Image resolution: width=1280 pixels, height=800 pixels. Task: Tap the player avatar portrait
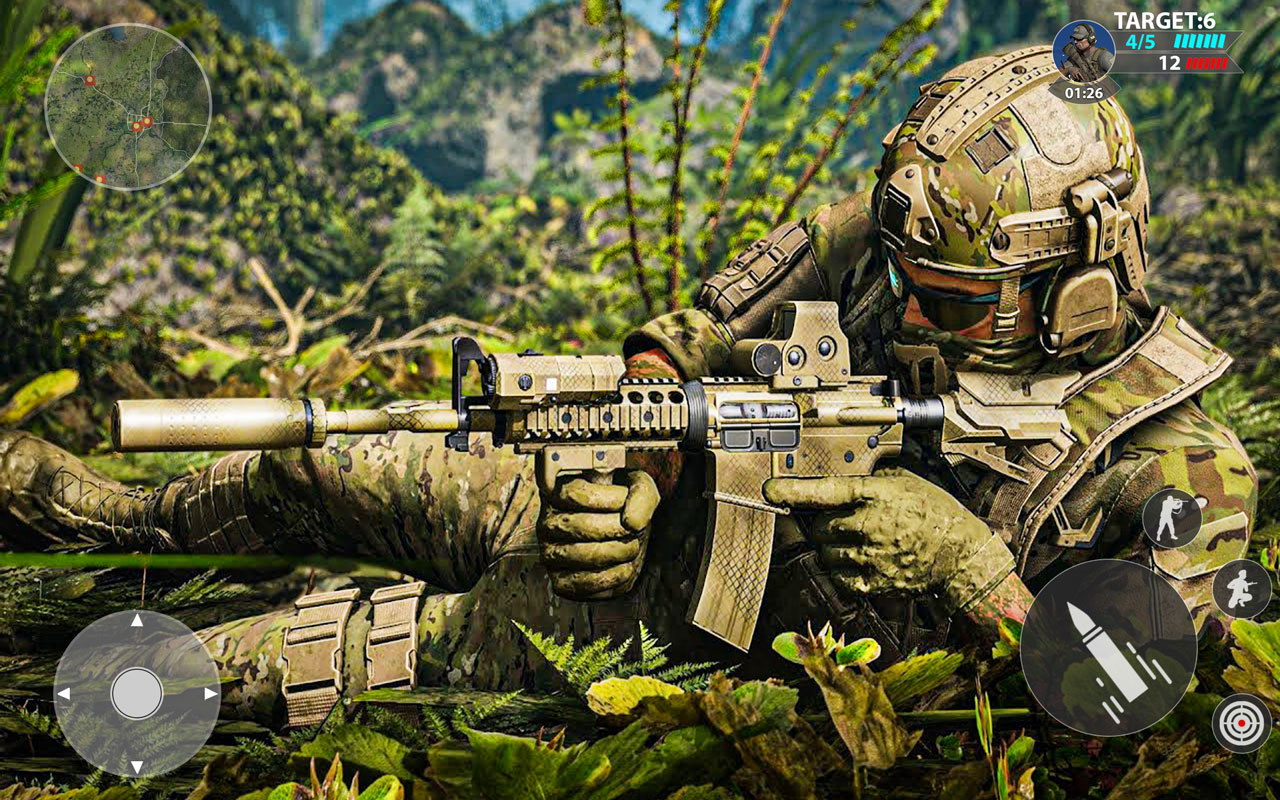pyautogui.click(x=1086, y=50)
